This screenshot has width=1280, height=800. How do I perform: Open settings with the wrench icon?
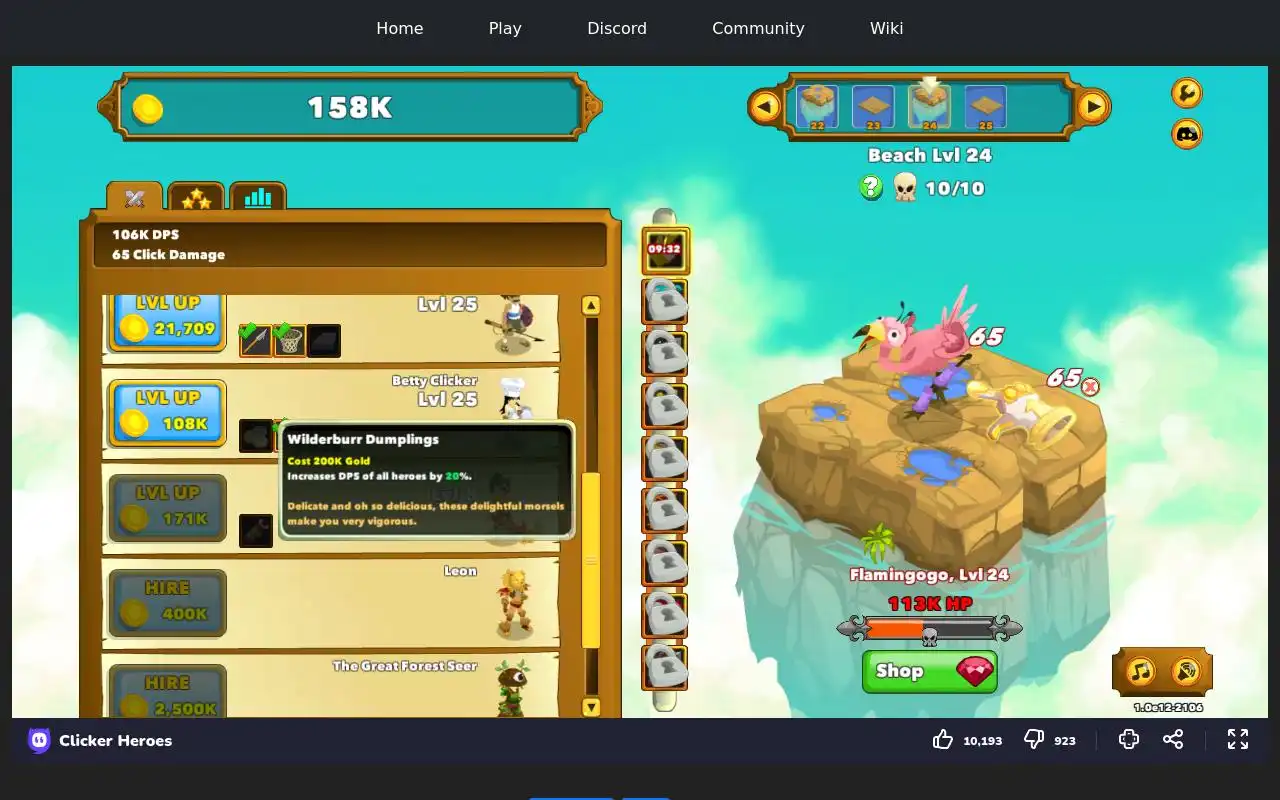(x=1186, y=93)
